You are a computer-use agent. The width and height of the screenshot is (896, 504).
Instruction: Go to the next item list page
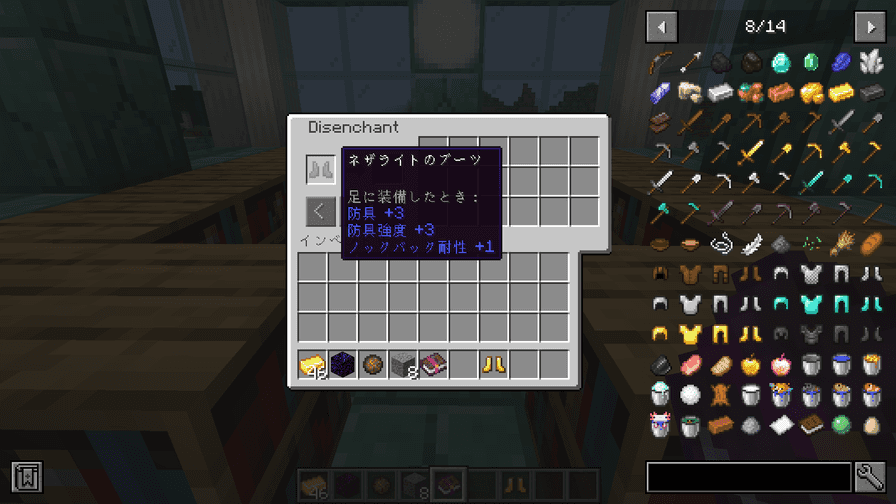point(869,26)
